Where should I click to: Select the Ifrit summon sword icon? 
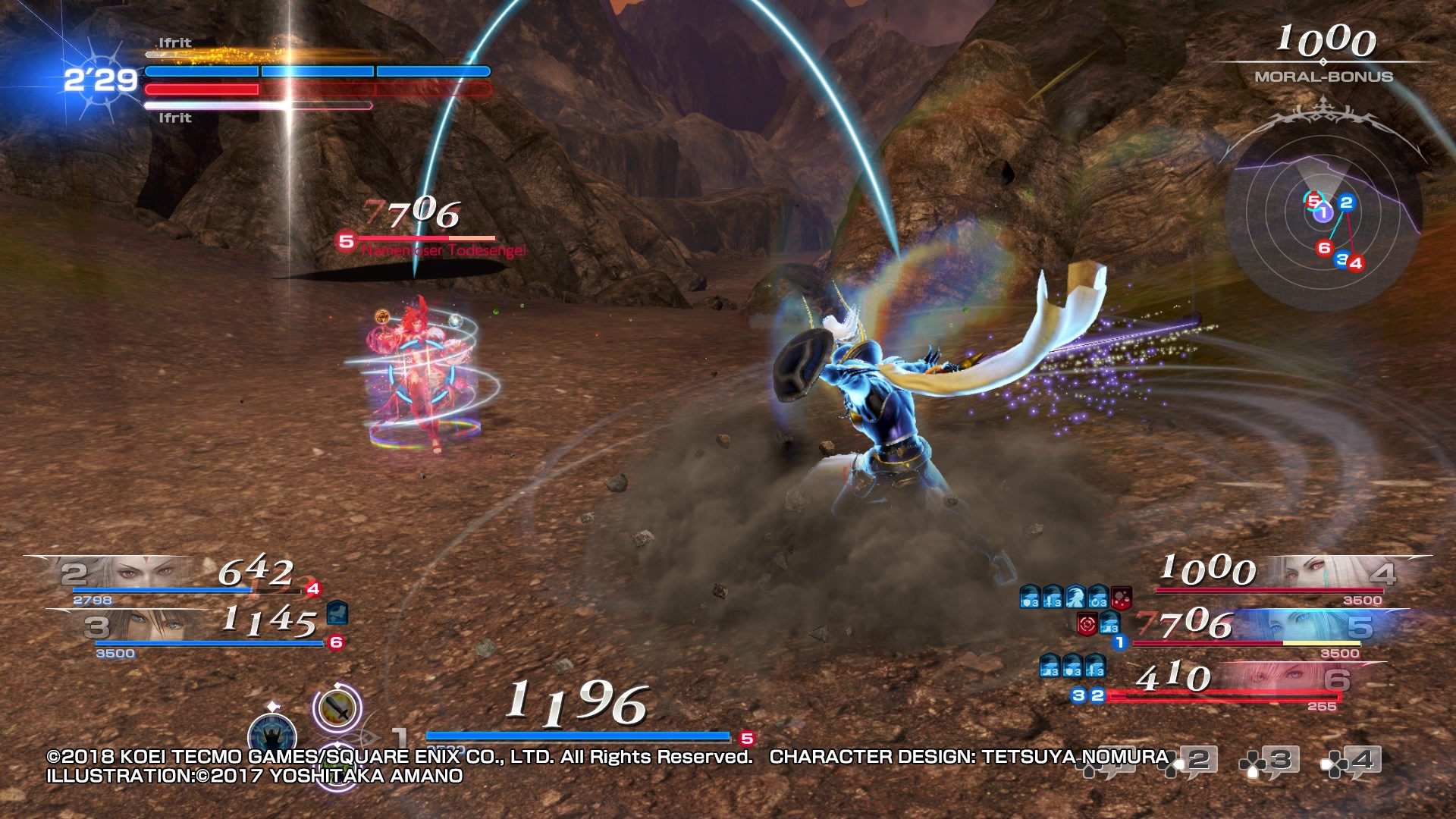click(x=337, y=708)
